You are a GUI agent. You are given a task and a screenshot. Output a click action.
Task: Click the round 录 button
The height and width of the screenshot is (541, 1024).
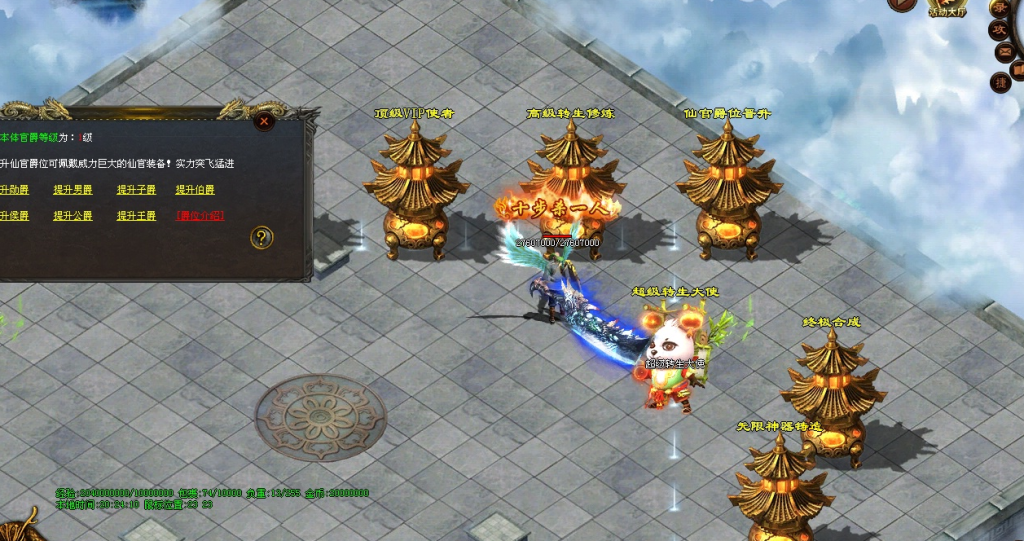[1001, 7]
